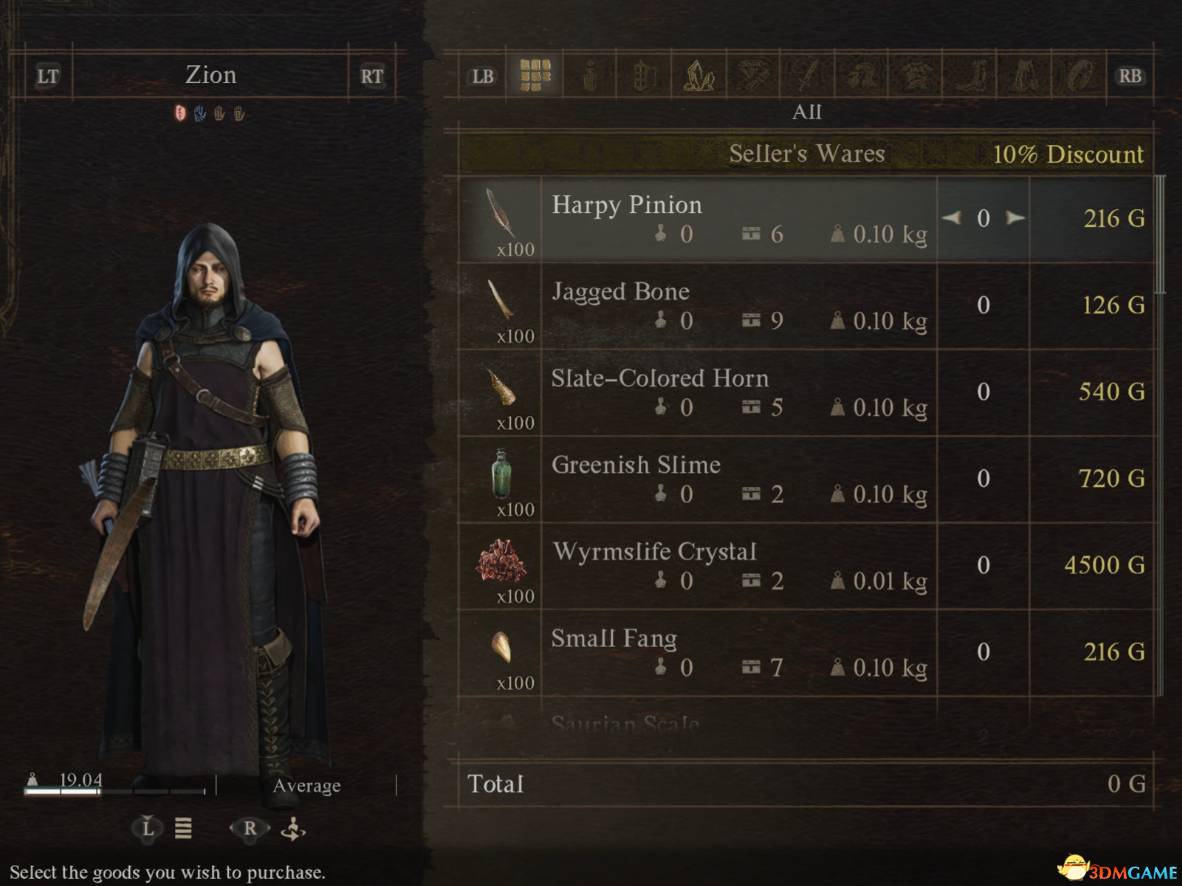Show the potion bottle category tab
This screenshot has width=1182, height=886.
[590, 75]
